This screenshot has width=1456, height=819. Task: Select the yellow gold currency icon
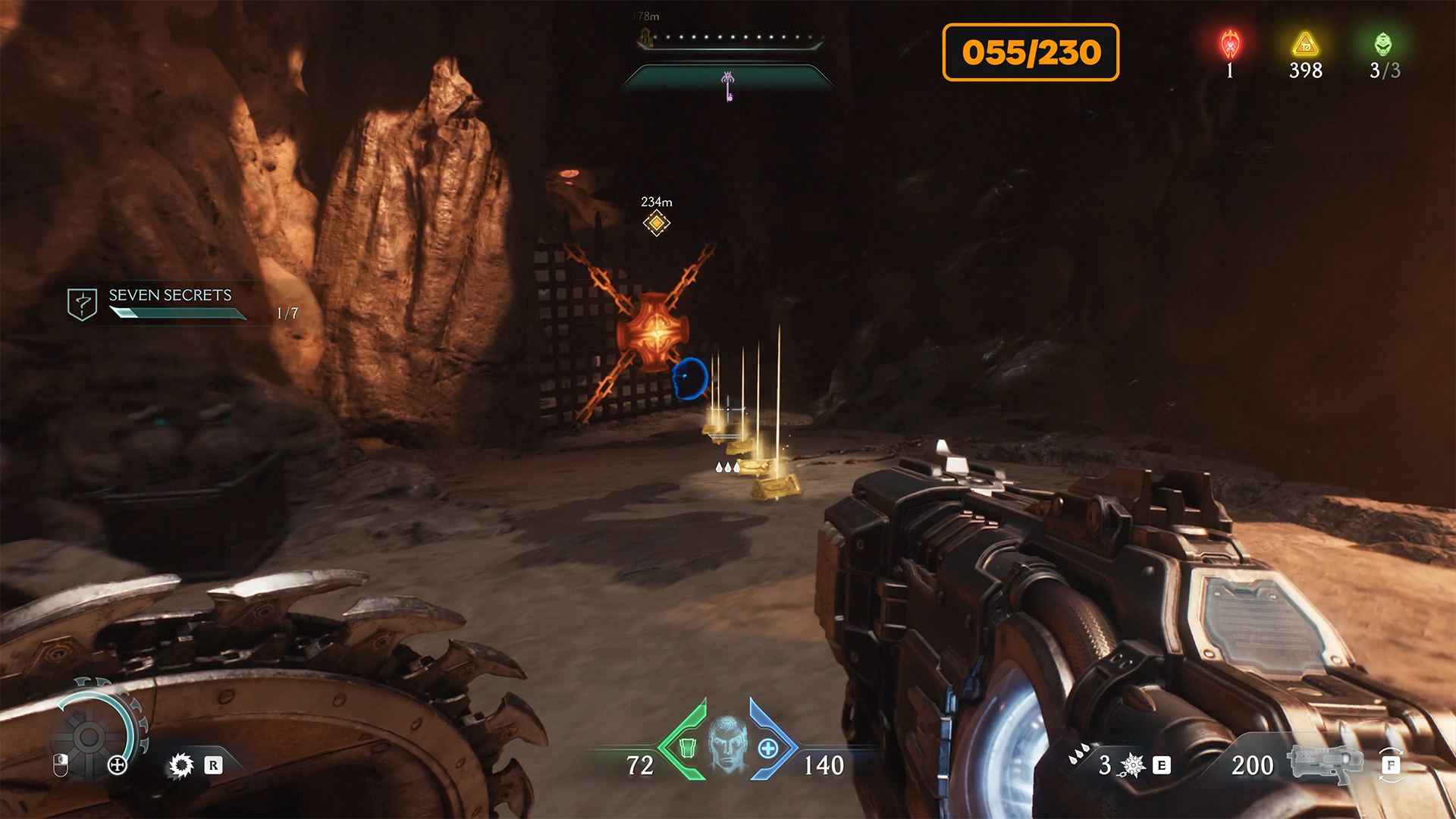1305,44
